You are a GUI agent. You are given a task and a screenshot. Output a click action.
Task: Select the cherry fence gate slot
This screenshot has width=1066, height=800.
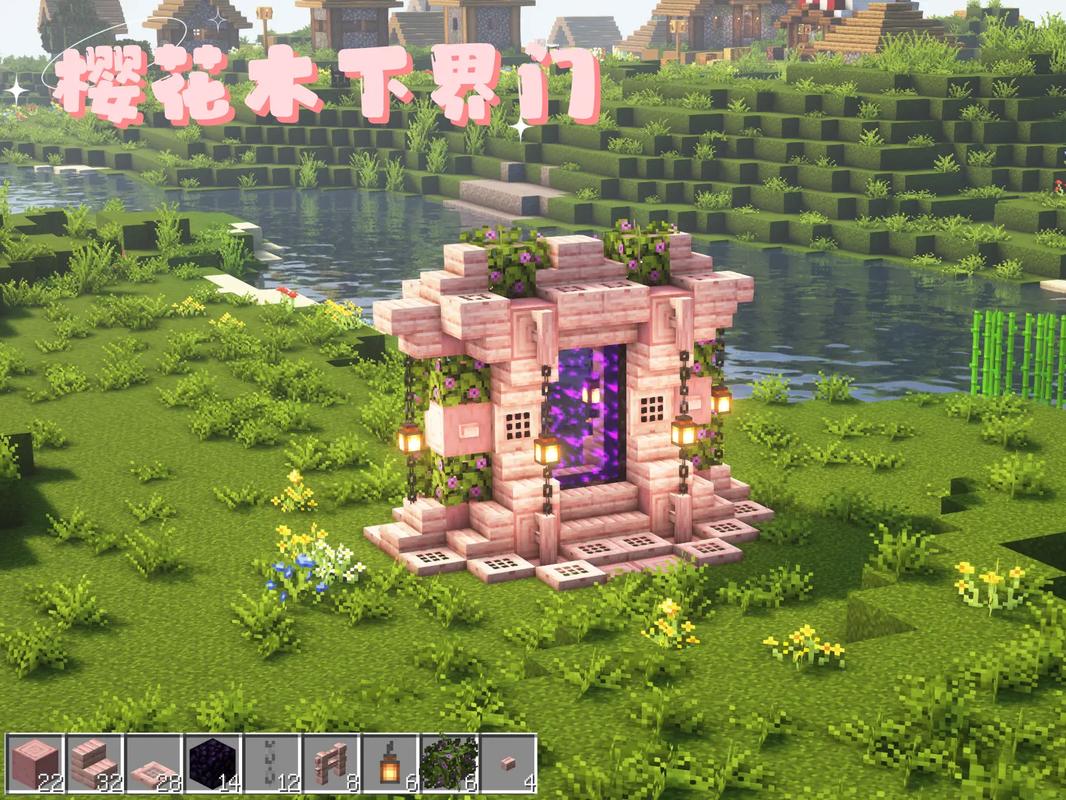331,765
